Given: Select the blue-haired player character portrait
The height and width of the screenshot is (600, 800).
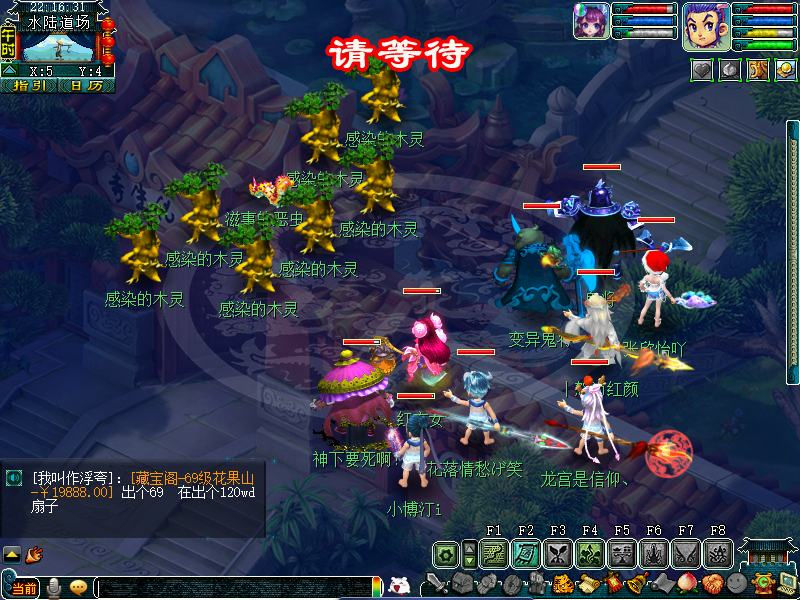Looking at the screenshot, I should 706,24.
